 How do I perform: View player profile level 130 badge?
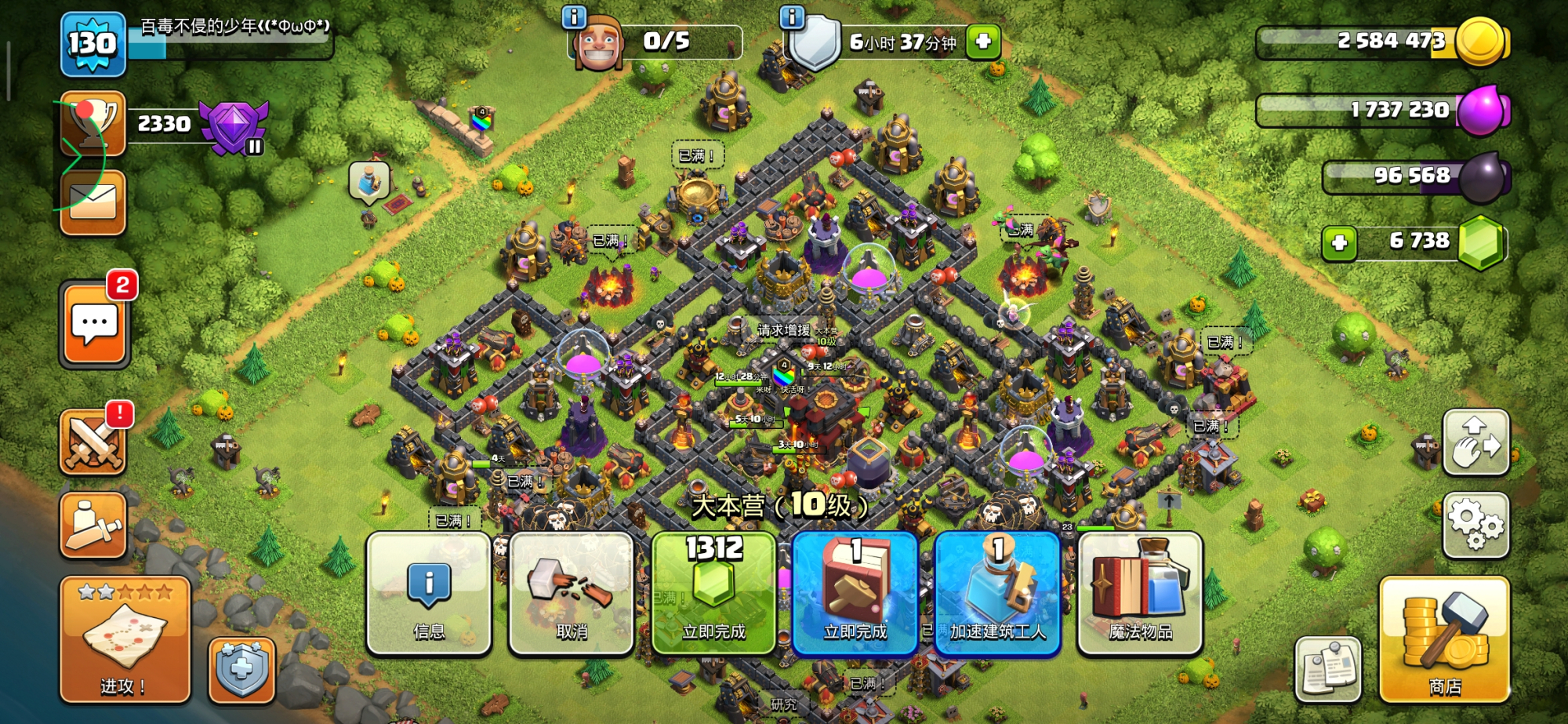pyautogui.click(x=93, y=44)
